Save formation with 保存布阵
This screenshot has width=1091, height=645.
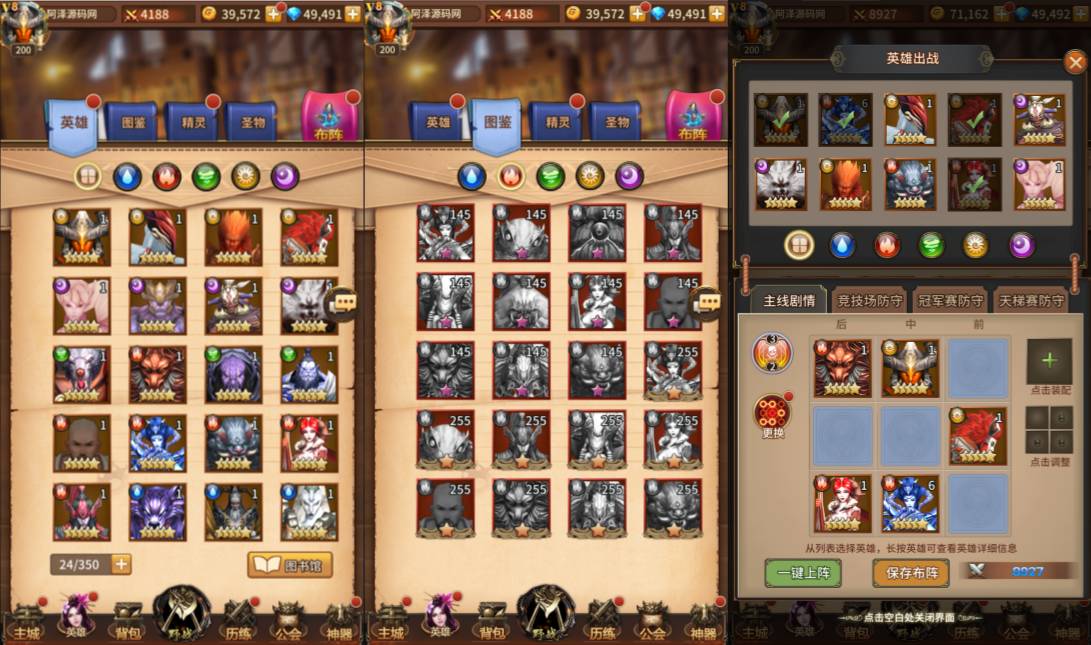(x=911, y=573)
